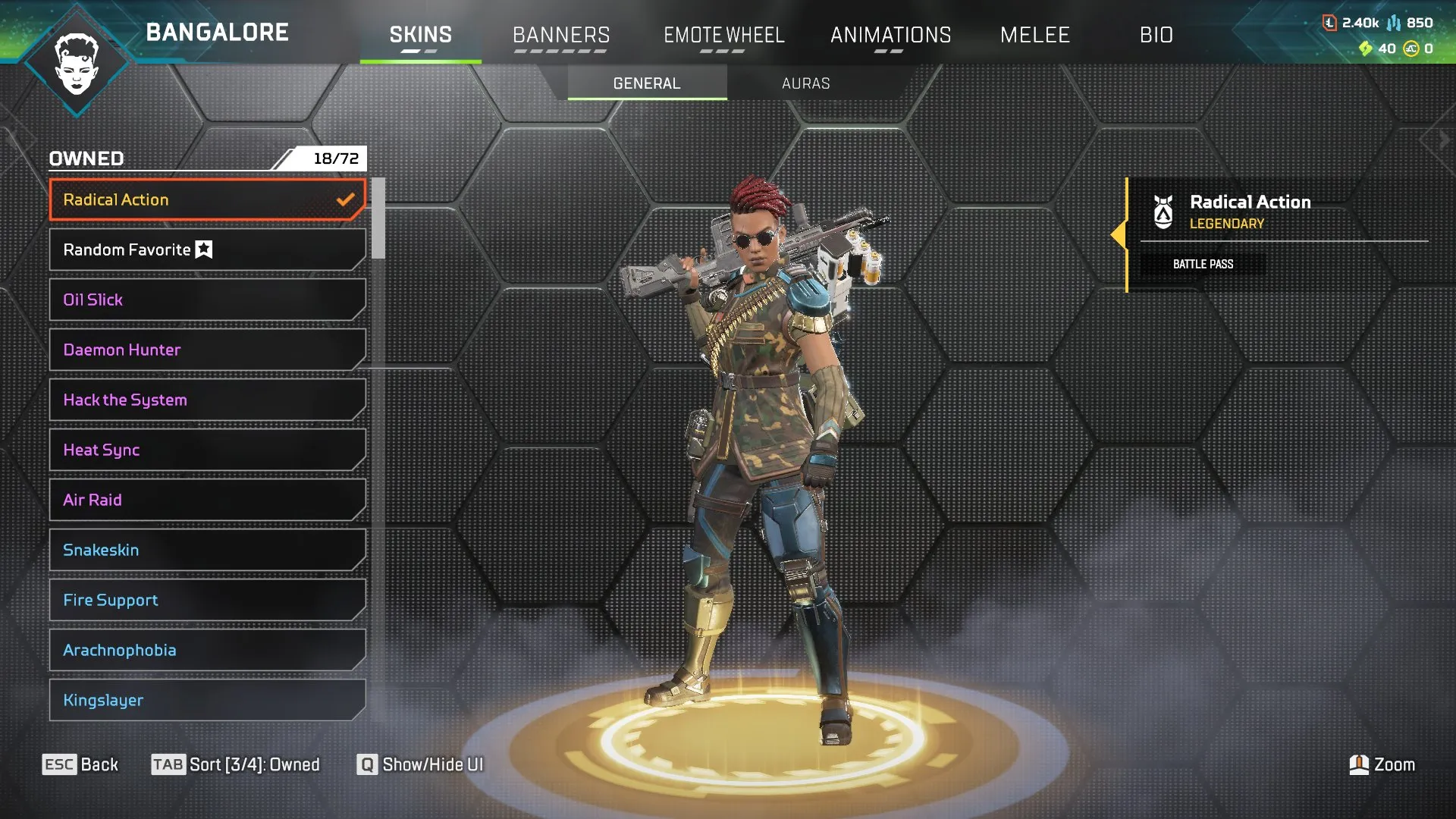The height and width of the screenshot is (819, 1456).
Task: Select the Daemon Hunter skin
Action: tap(205, 350)
